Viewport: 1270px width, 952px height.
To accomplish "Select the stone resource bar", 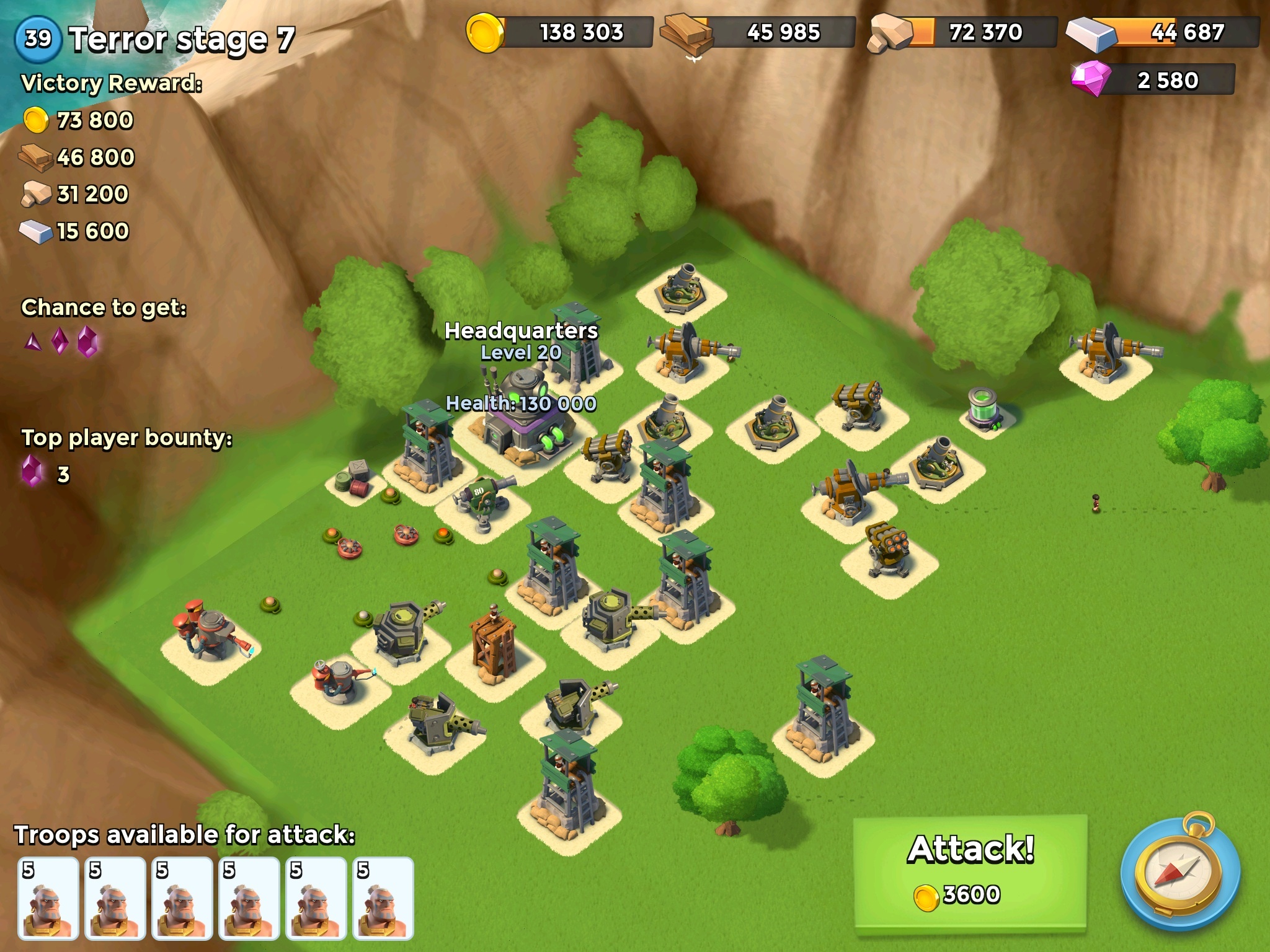I will pos(963,32).
